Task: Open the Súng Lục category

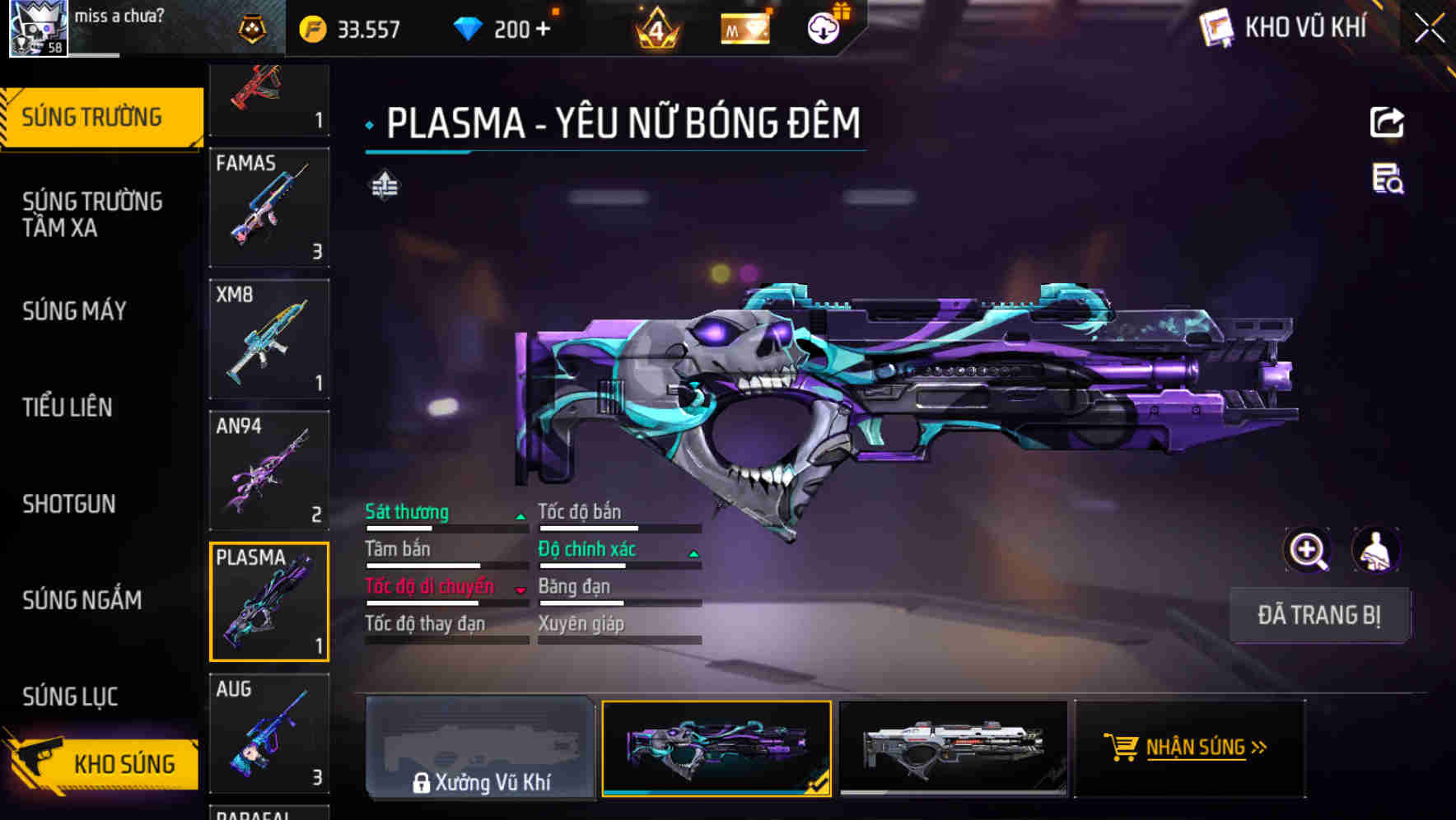Action: click(x=70, y=697)
